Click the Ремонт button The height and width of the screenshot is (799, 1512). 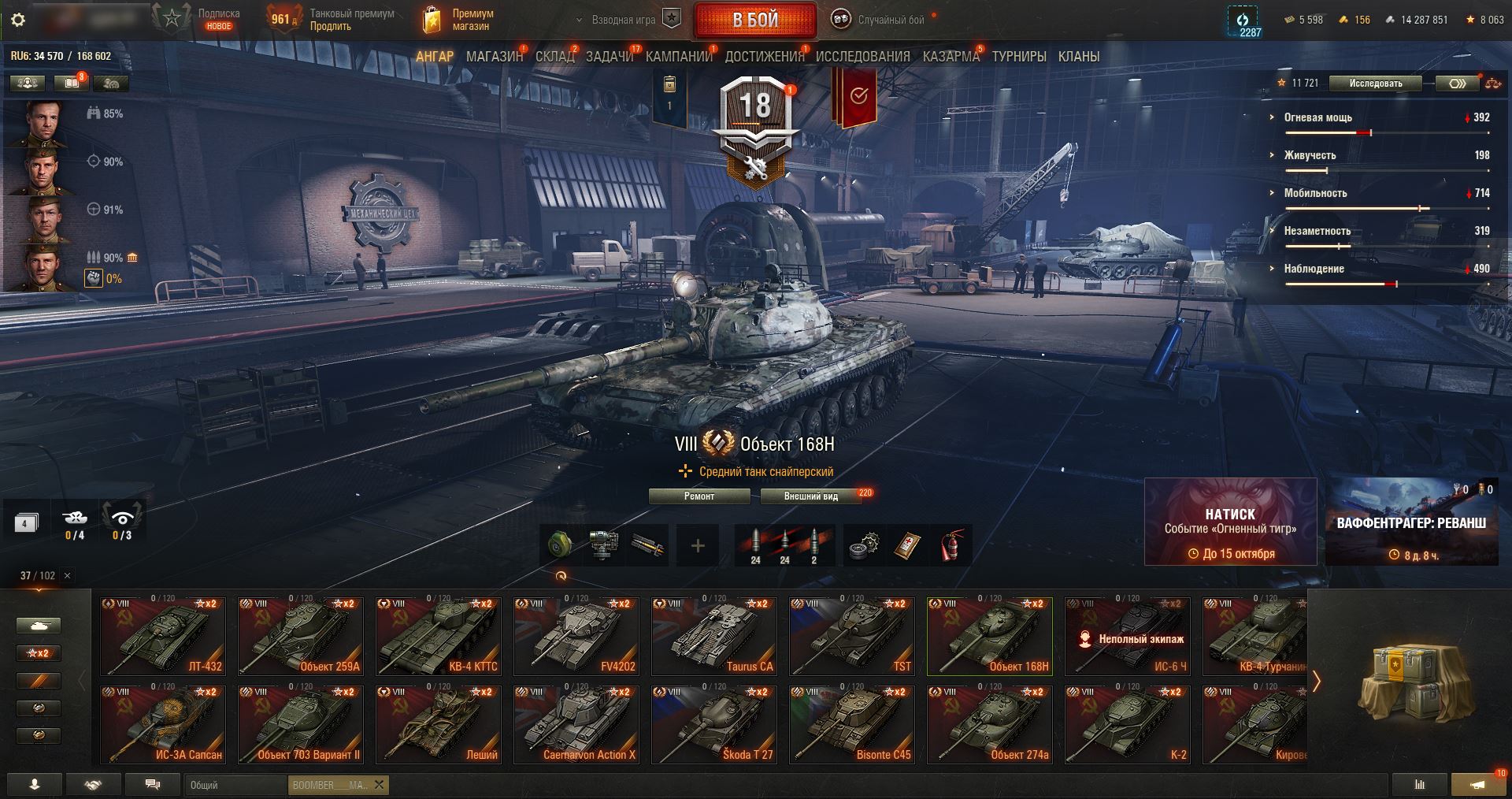pos(699,496)
